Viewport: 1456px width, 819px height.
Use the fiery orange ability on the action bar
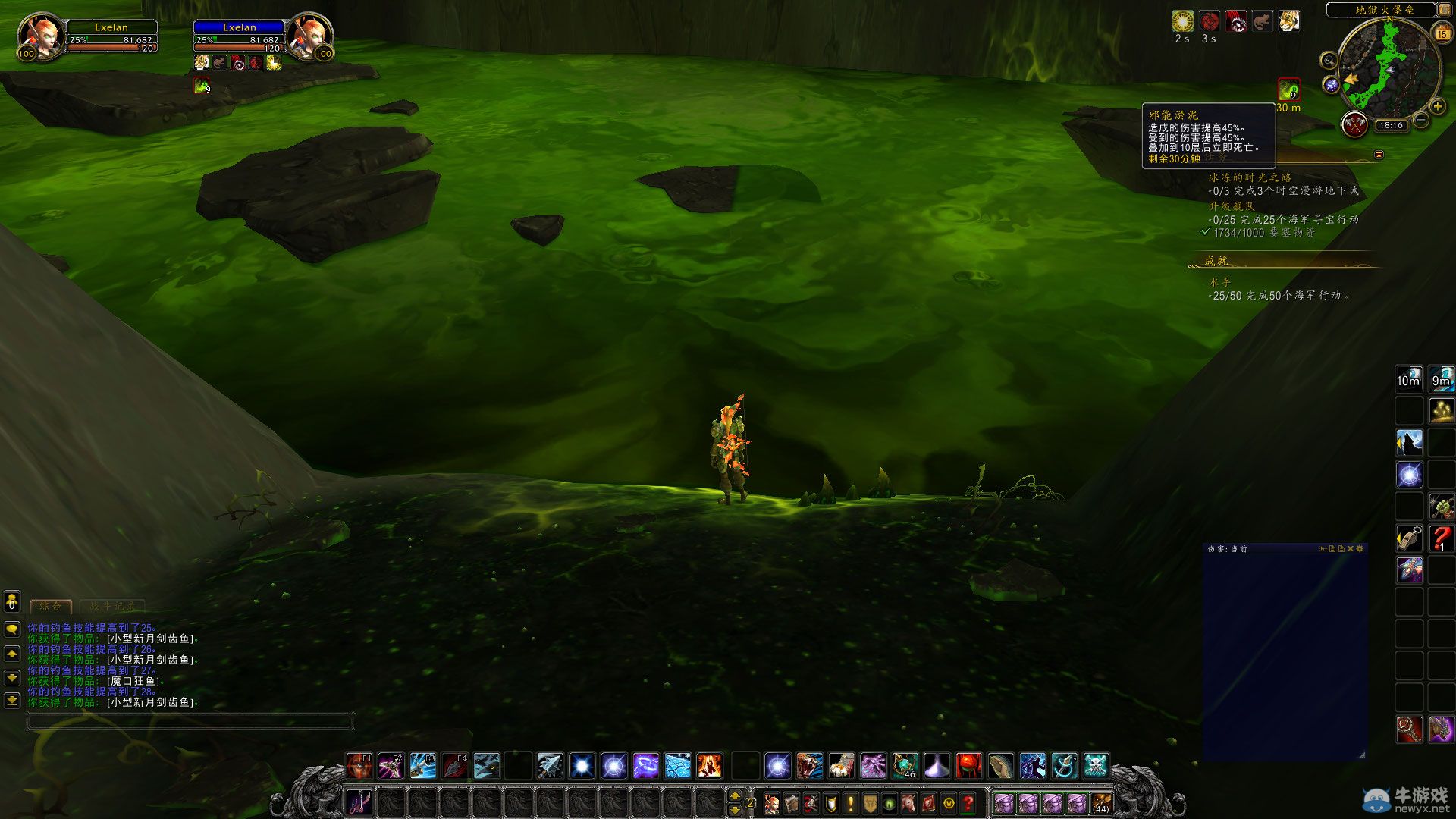(709, 766)
